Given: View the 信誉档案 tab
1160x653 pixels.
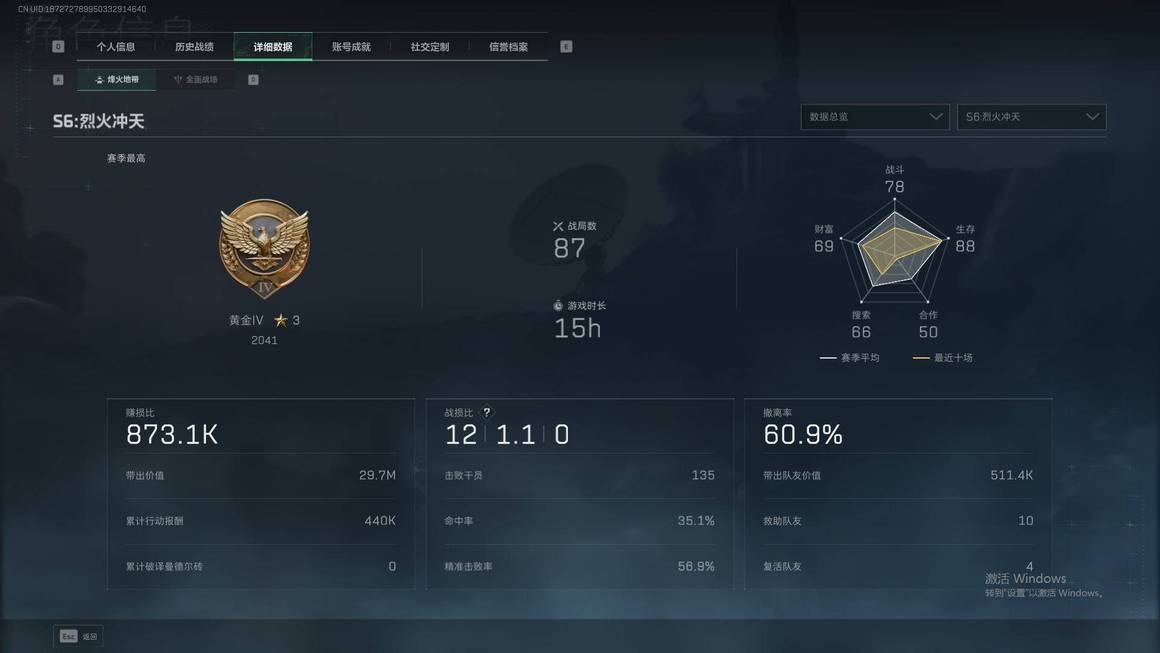Looking at the screenshot, I should [x=508, y=47].
